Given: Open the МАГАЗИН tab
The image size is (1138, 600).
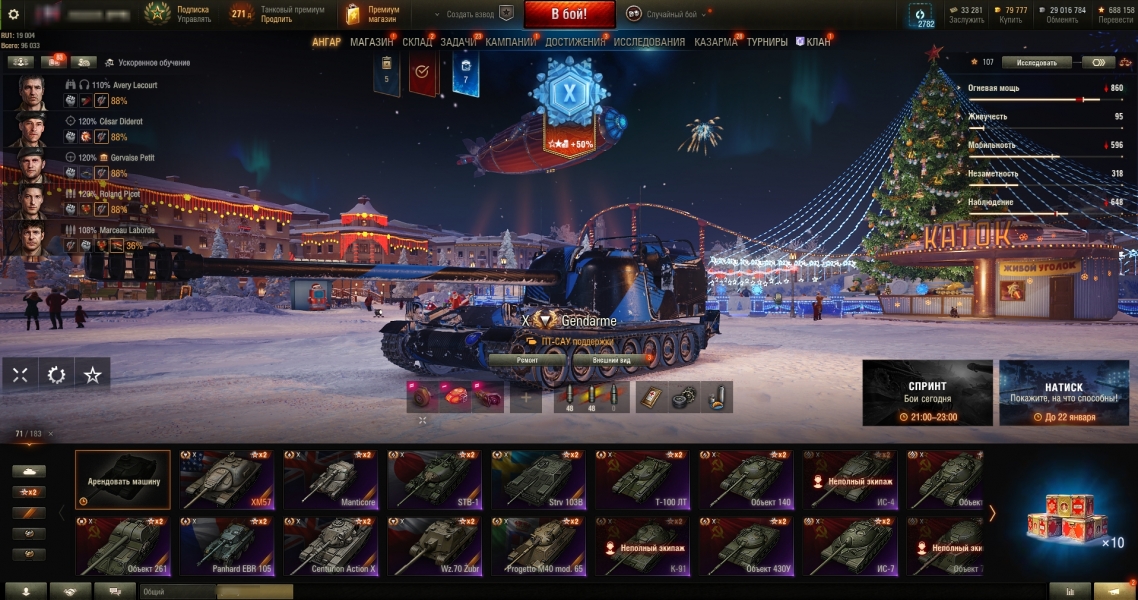Looking at the screenshot, I should point(371,42).
